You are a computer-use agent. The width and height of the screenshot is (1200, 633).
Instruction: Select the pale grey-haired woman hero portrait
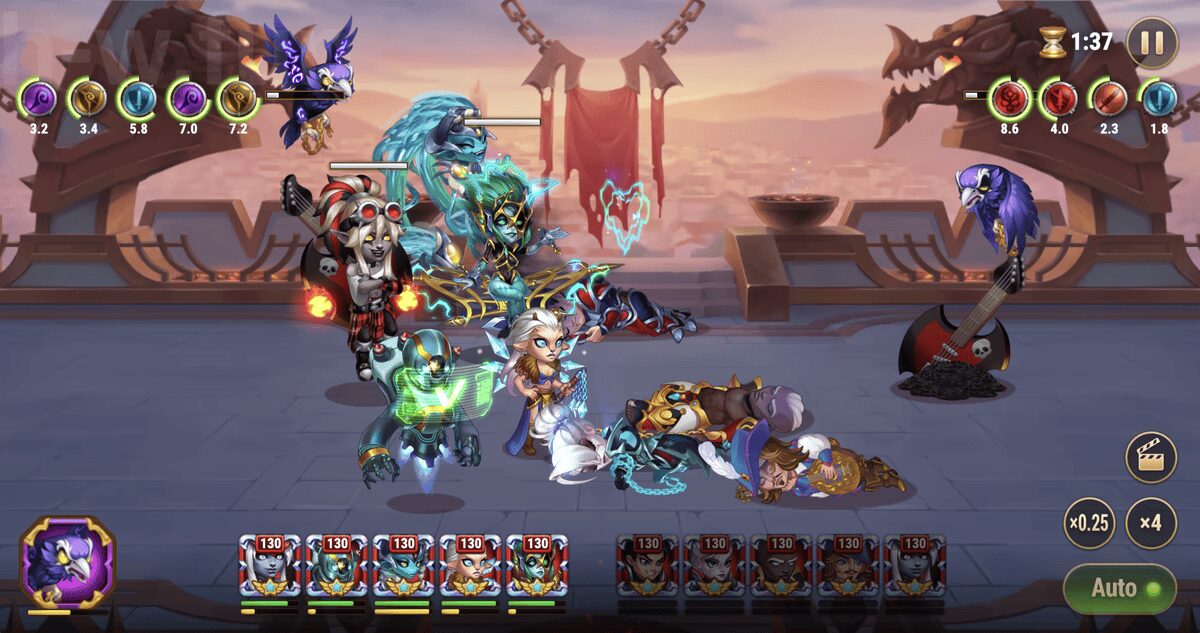269,567
